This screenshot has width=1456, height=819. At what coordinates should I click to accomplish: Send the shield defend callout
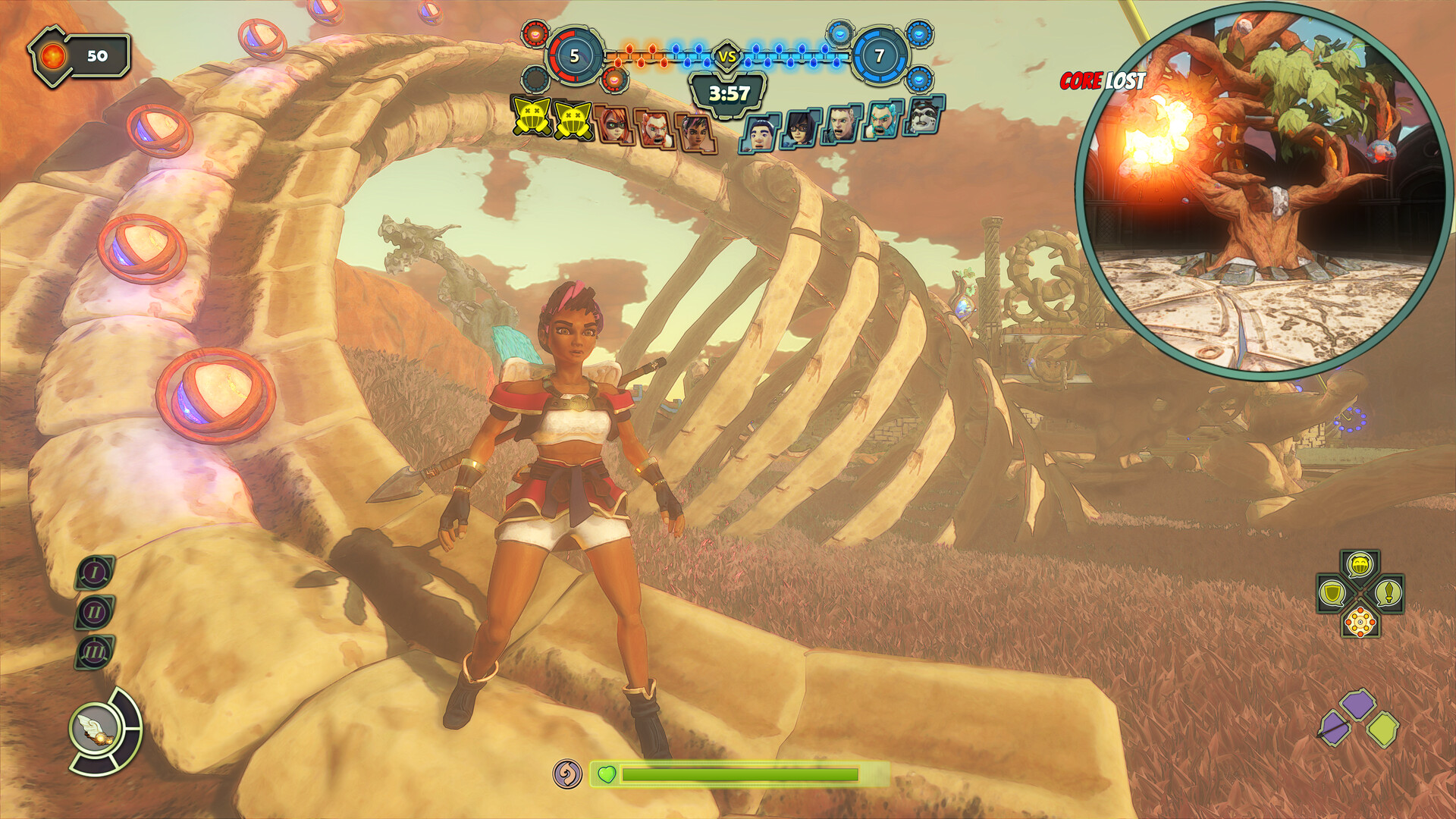pyautogui.click(x=1332, y=593)
